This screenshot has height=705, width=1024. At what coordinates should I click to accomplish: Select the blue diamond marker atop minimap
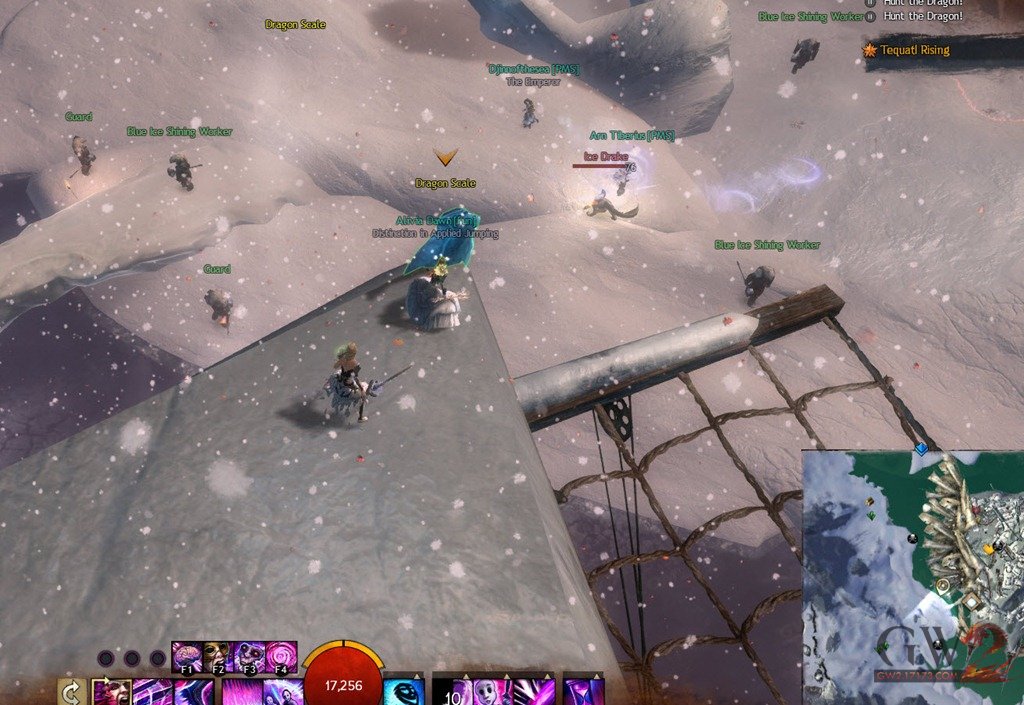(921, 450)
